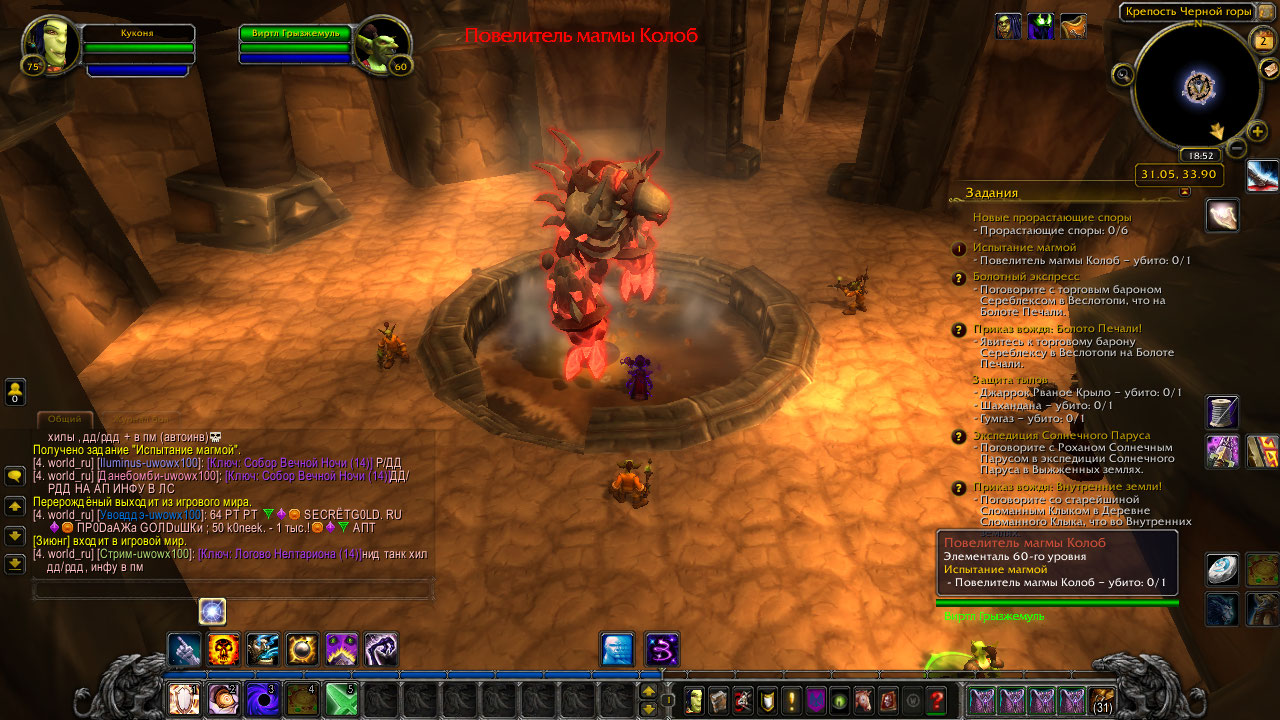The width and height of the screenshot is (1280, 720).
Task: Open the red question mark help button
Action: click(x=936, y=700)
